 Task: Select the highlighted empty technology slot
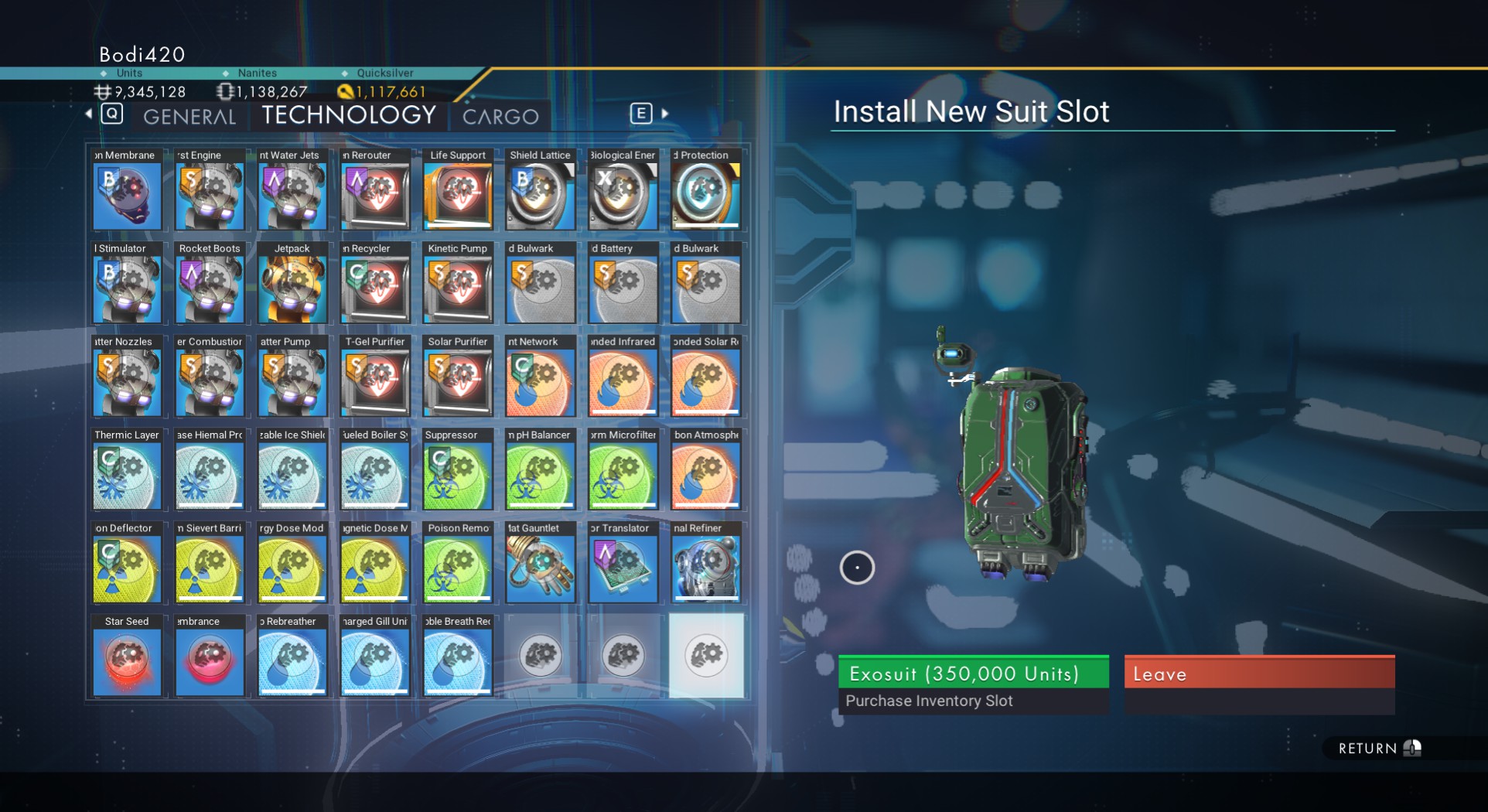click(x=705, y=656)
